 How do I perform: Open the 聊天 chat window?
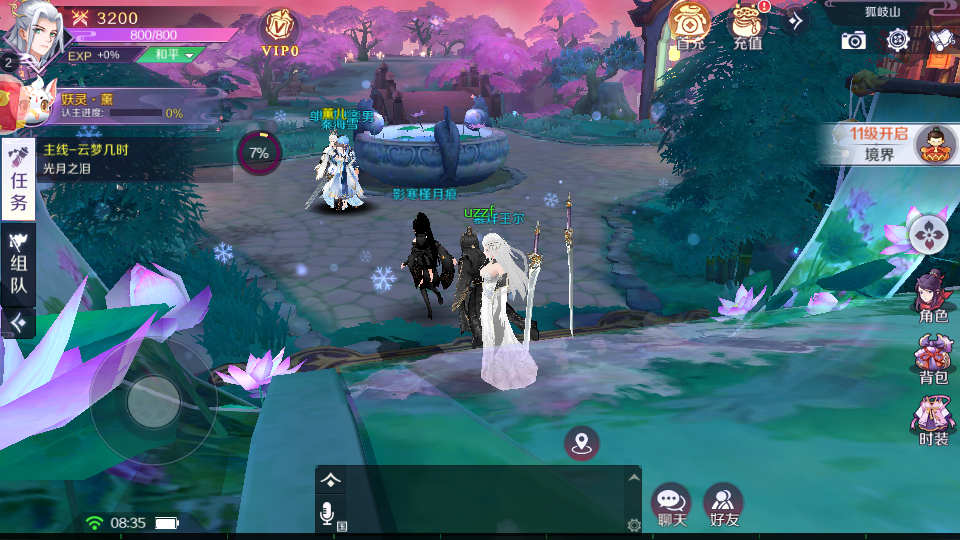coord(671,505)
